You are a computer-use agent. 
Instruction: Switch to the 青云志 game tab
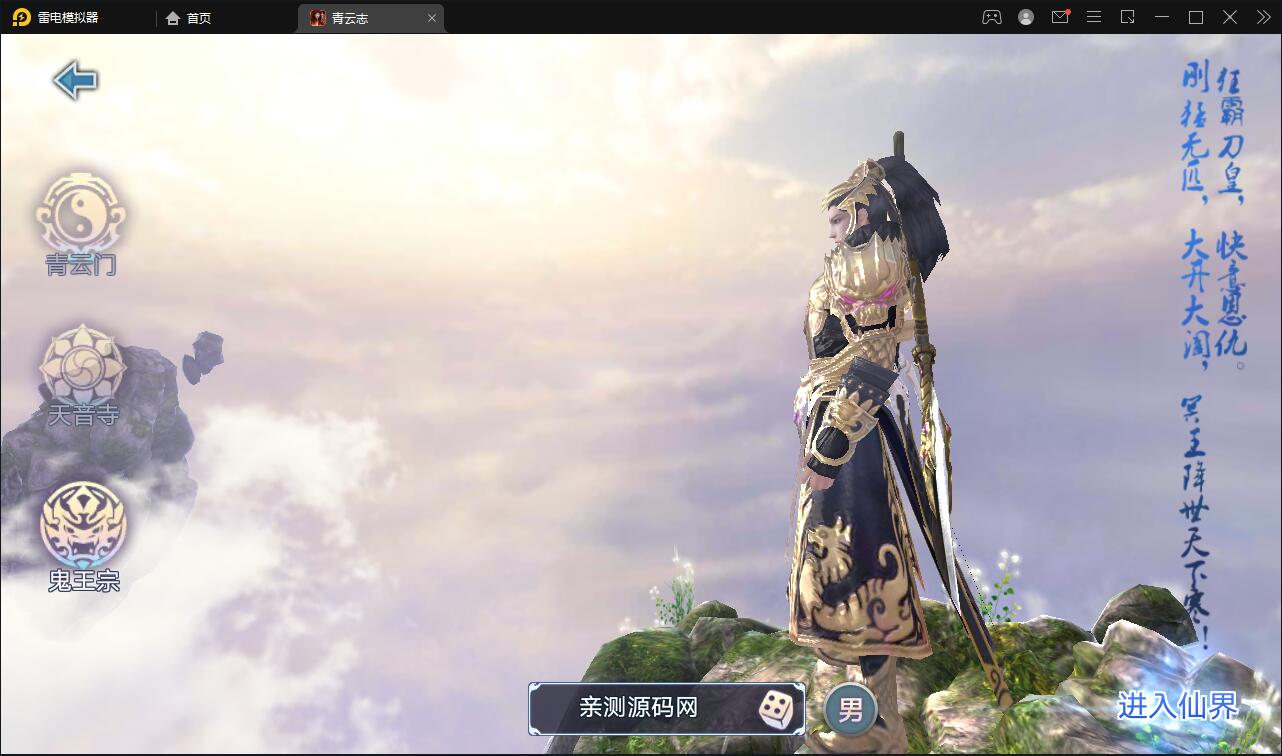click(355, 17)
